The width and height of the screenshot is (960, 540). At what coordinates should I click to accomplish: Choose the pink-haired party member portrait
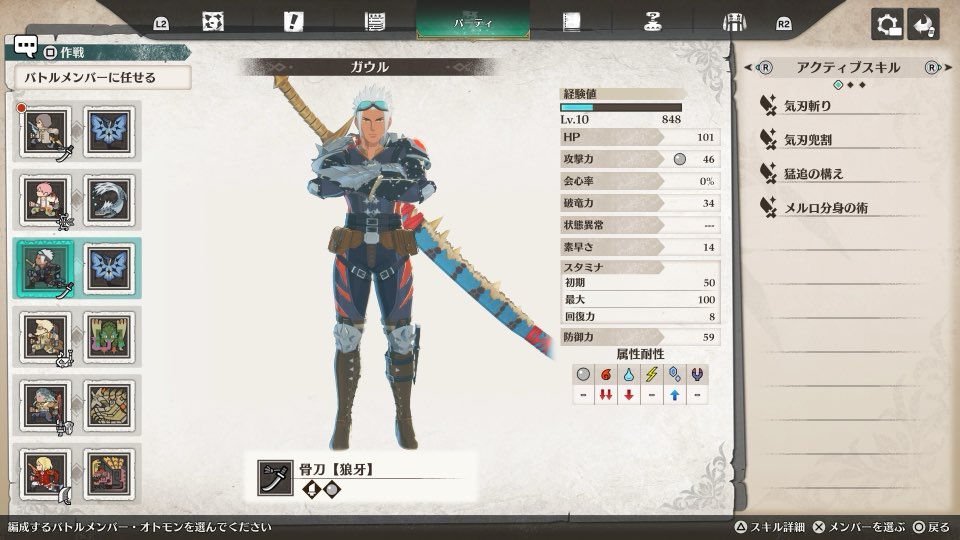pyautogui.click(x=45, y=199)
